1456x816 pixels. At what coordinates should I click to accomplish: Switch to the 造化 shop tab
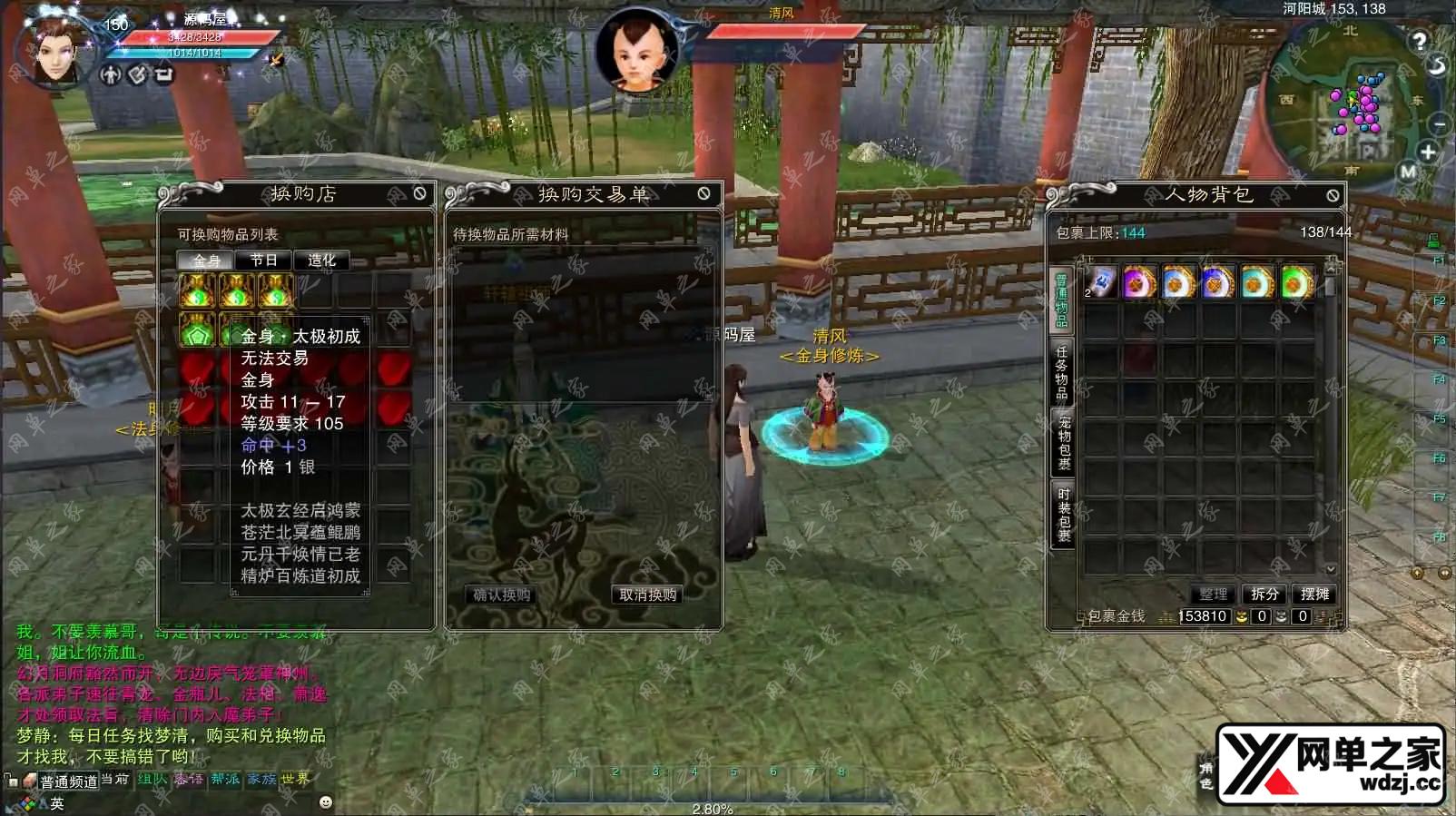coord(321,261)
